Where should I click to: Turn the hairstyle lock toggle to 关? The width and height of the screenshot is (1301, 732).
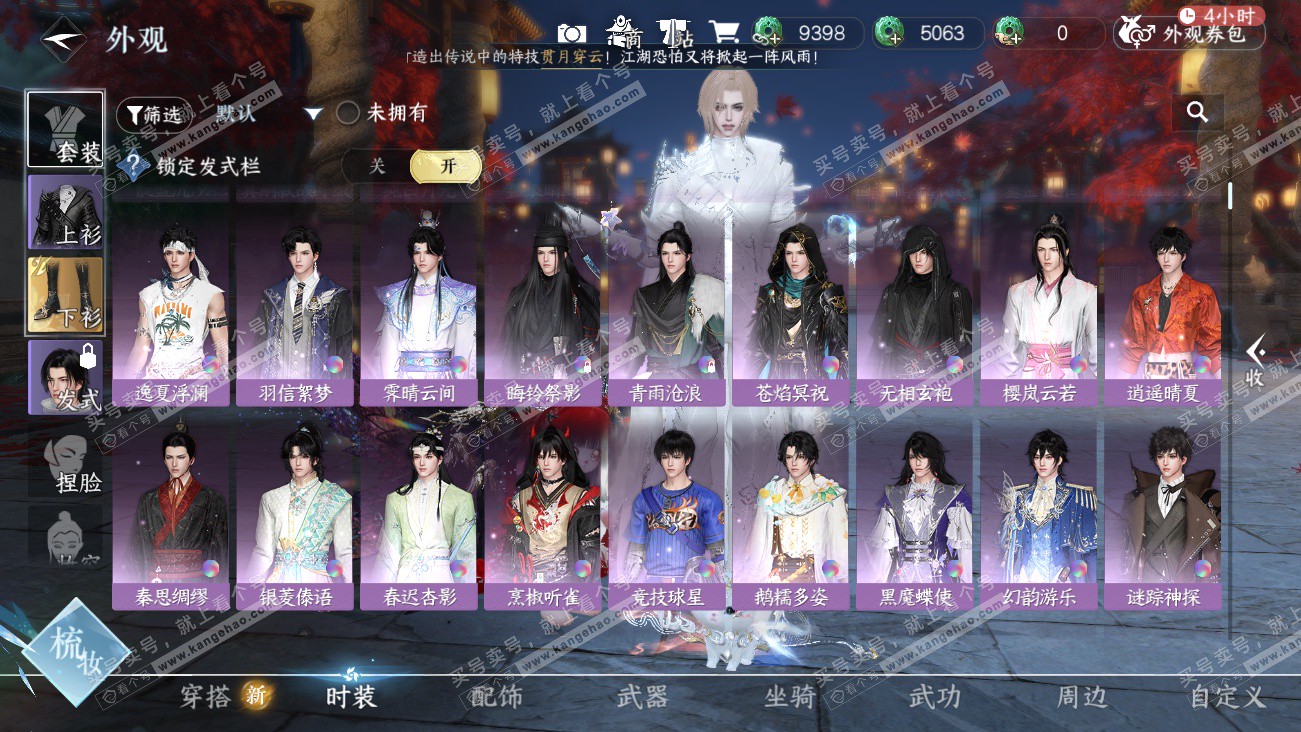click(x=377, y=166)
